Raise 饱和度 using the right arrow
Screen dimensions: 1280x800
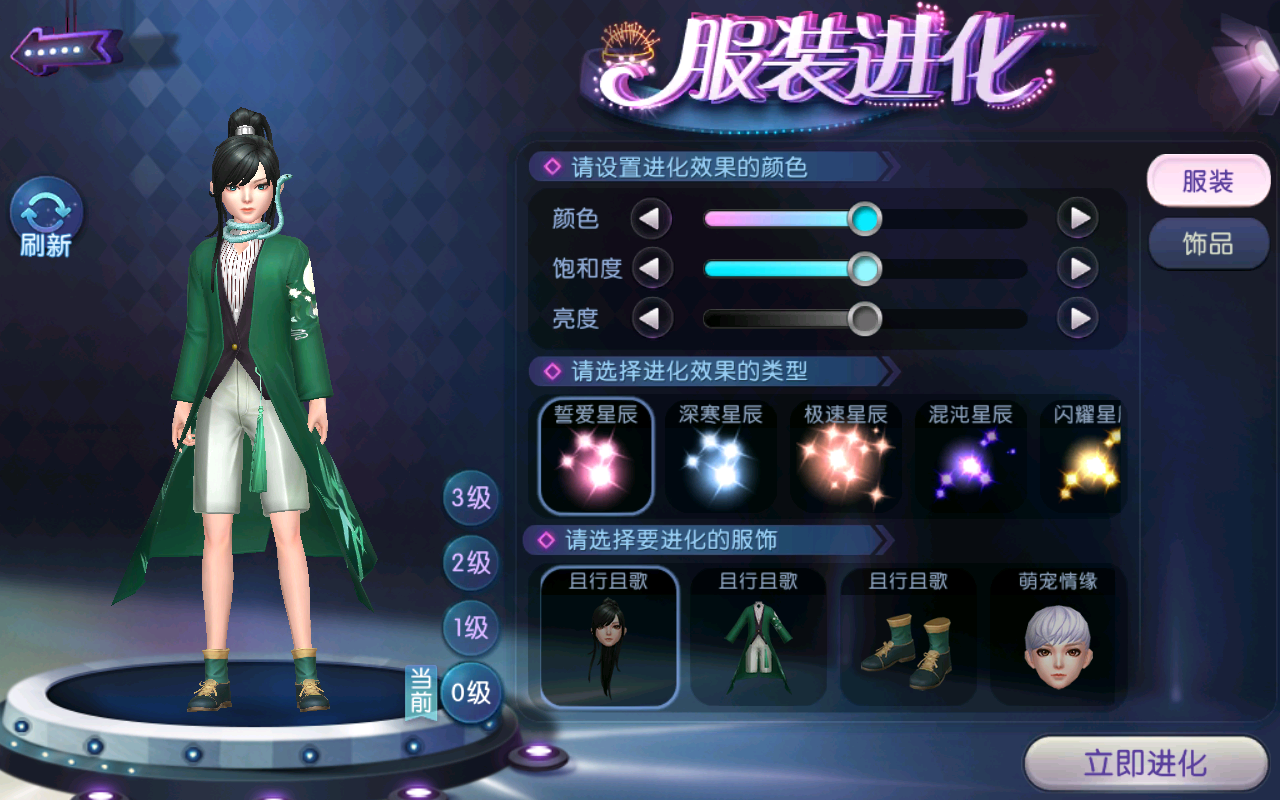(x=1078, y=268)
